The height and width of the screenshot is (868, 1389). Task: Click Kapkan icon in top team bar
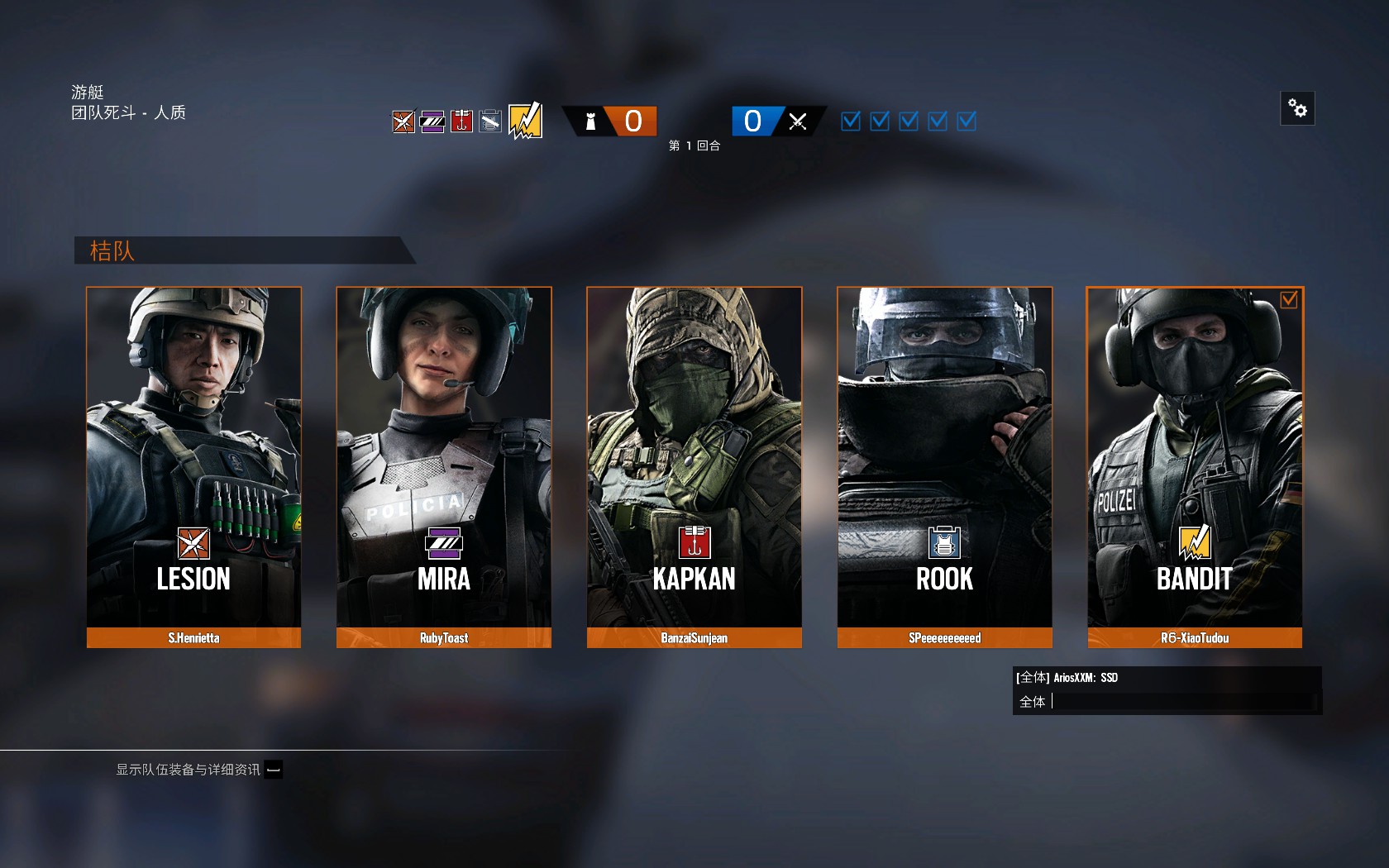pos(461,122)
